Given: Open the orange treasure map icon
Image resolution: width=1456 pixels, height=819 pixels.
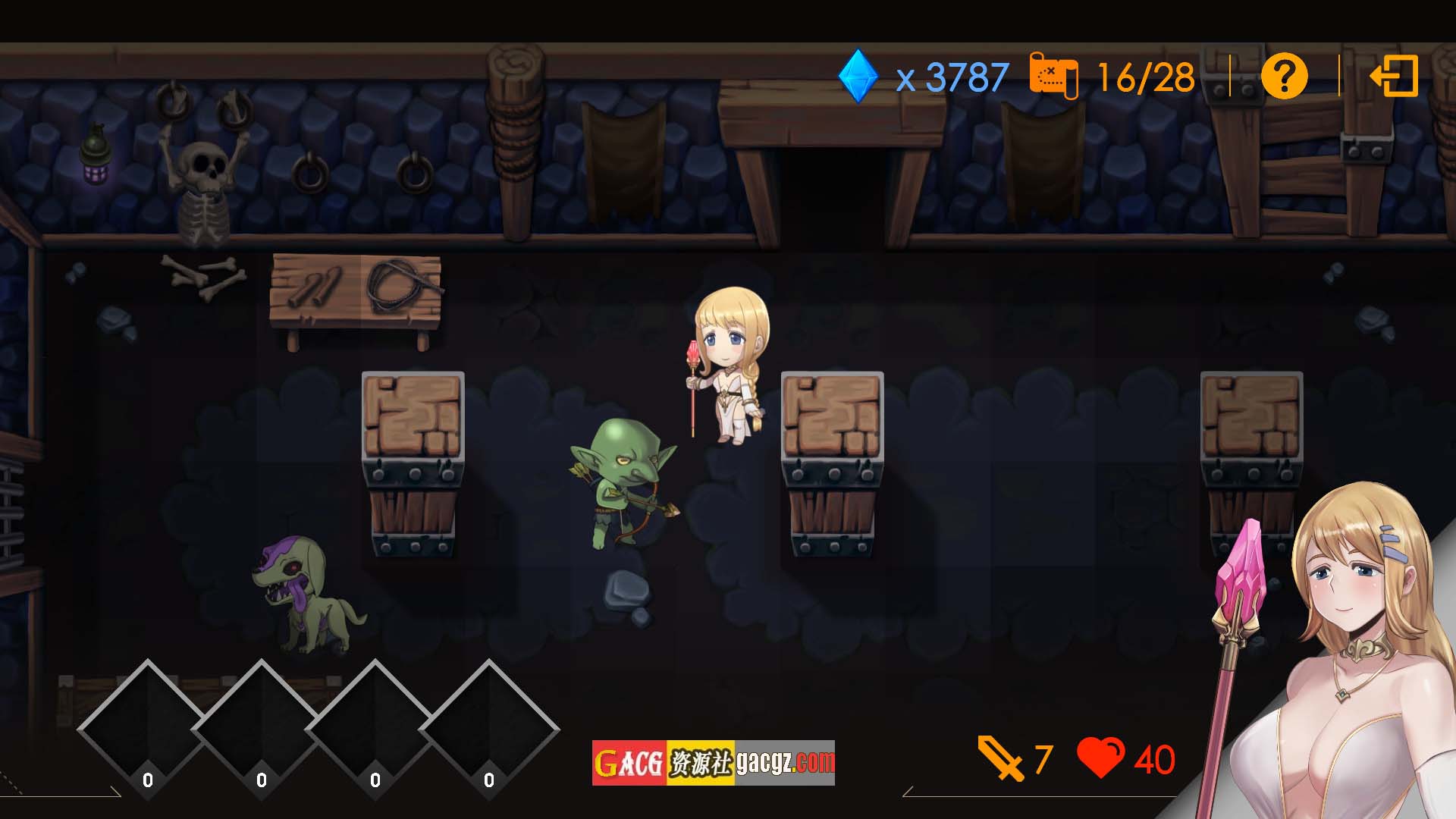Looking at the screenshot, I should (x=1053, y=76).
